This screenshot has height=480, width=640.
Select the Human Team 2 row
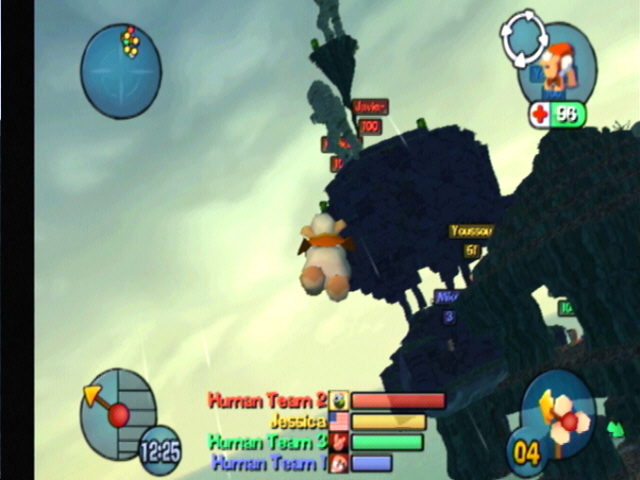[x=326, y=401]
